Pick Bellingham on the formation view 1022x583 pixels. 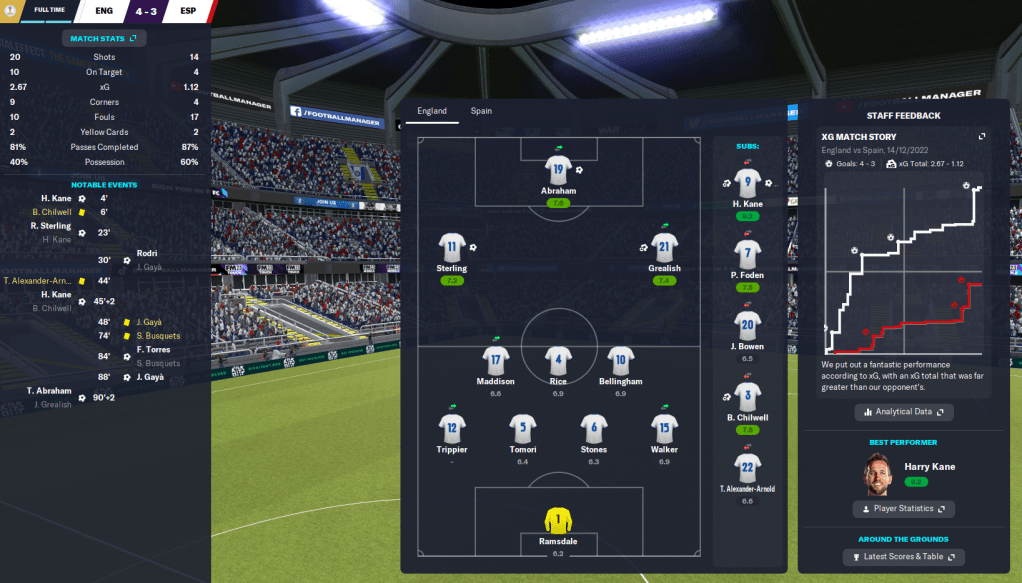620,361
